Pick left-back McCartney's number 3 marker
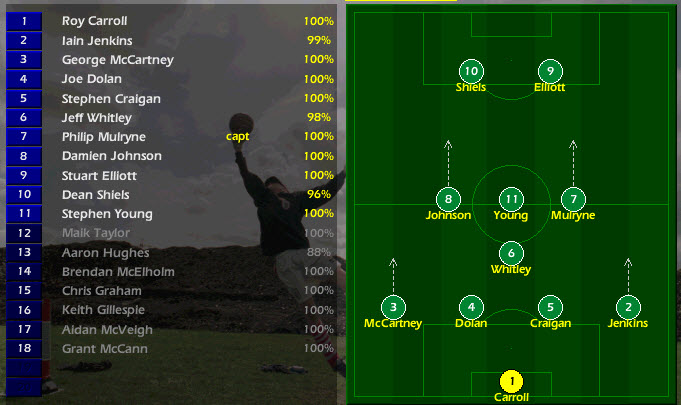Image resolution: width=681 pixels, height=405 pixels. (x=393, y=307)
